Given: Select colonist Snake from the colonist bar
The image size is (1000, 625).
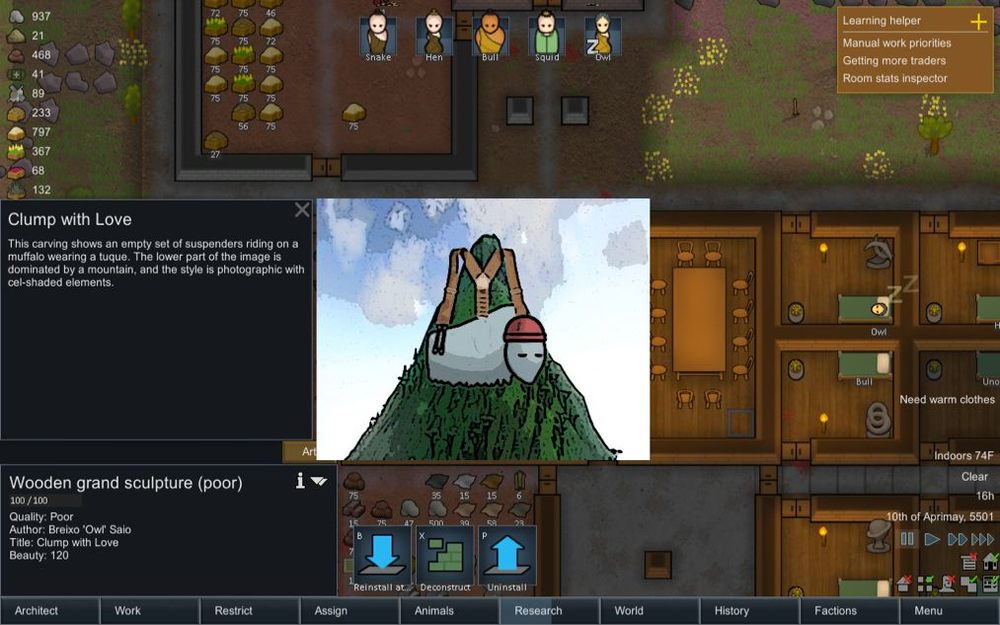Looking at the screenshot, I should tap(378, 35).
